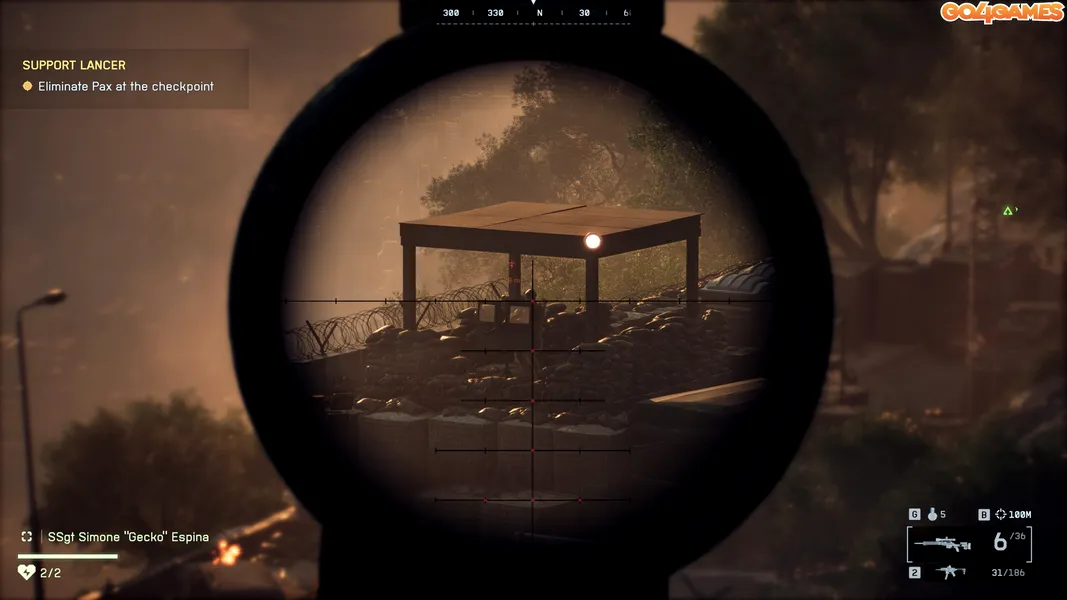Open the Support Lancer objective tracker
1067x600 pixels.
(74, 66)
